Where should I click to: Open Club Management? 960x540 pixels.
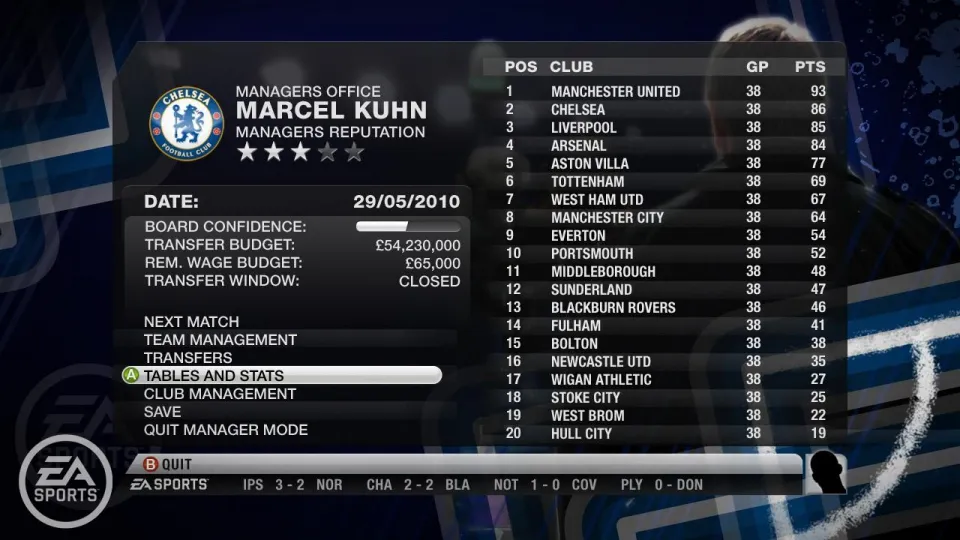(x=219, y=394)
